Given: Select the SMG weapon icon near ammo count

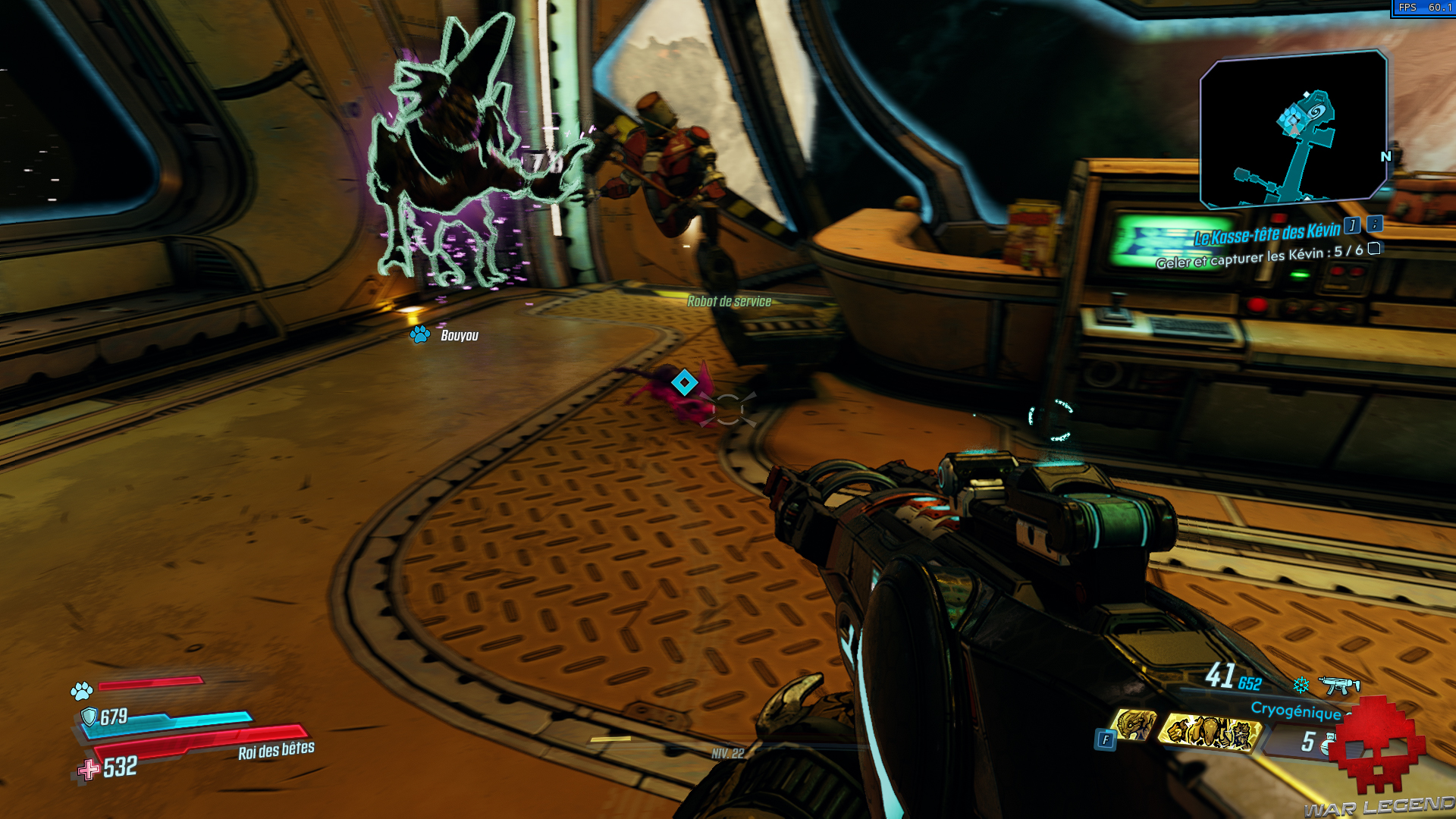Looking at the screenshot, I should tap(1341, 686).
